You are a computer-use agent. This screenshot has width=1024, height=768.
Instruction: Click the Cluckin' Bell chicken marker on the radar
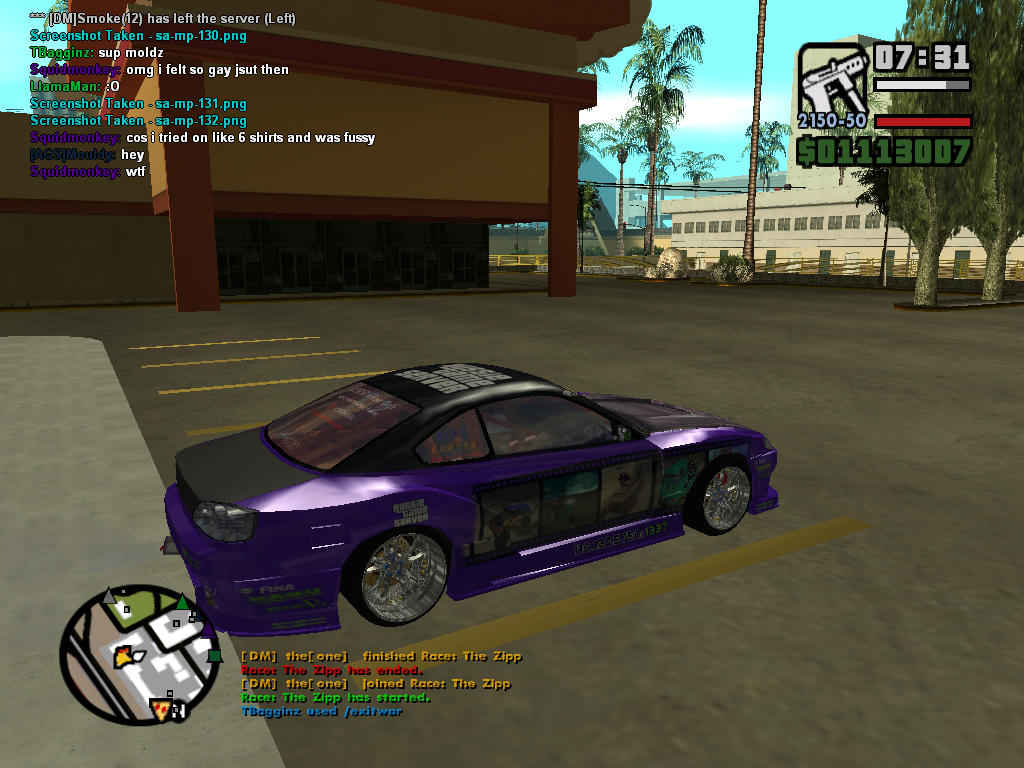coord(124,656)
